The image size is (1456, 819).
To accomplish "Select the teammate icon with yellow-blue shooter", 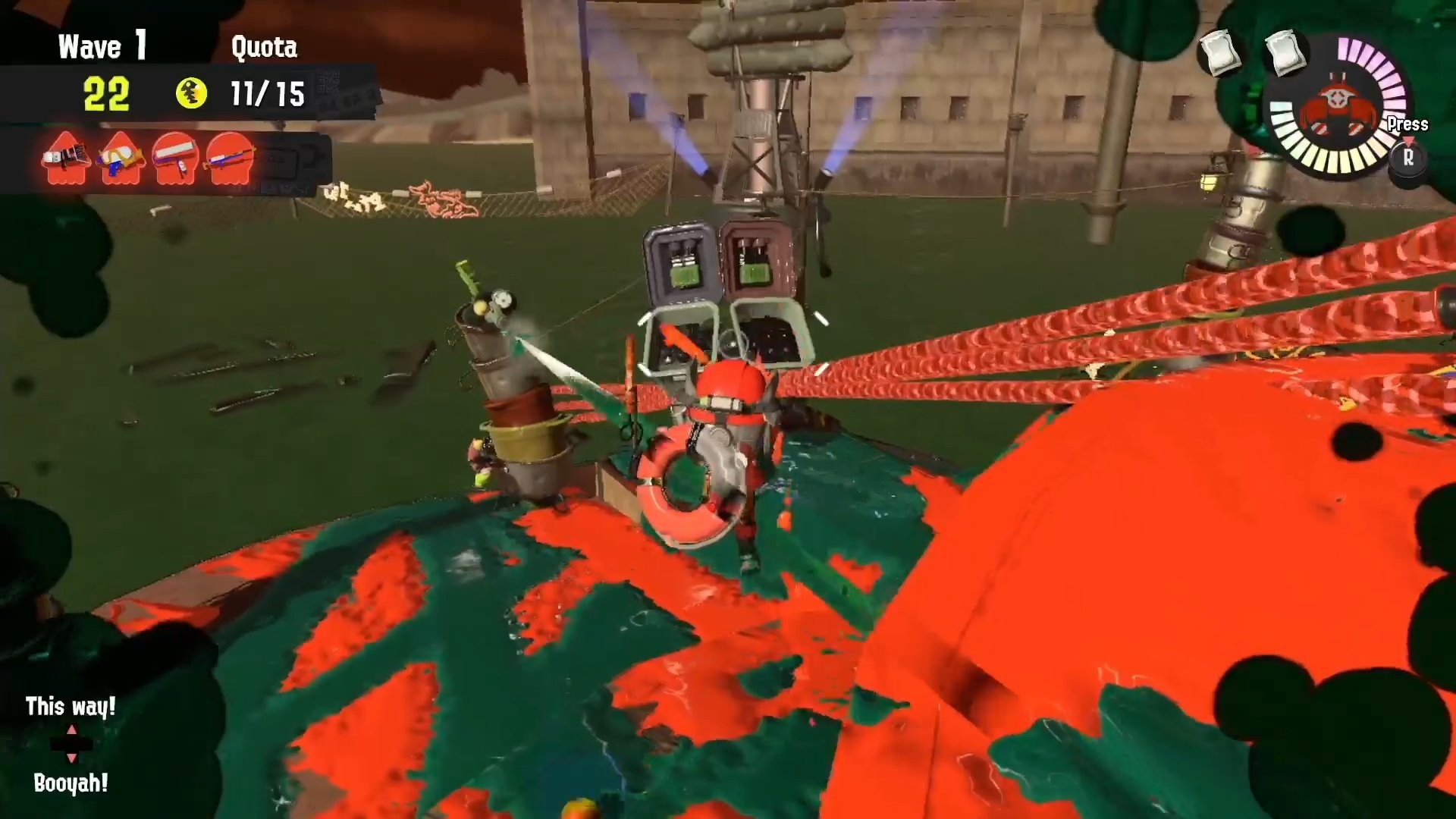I will coord(121,158).
